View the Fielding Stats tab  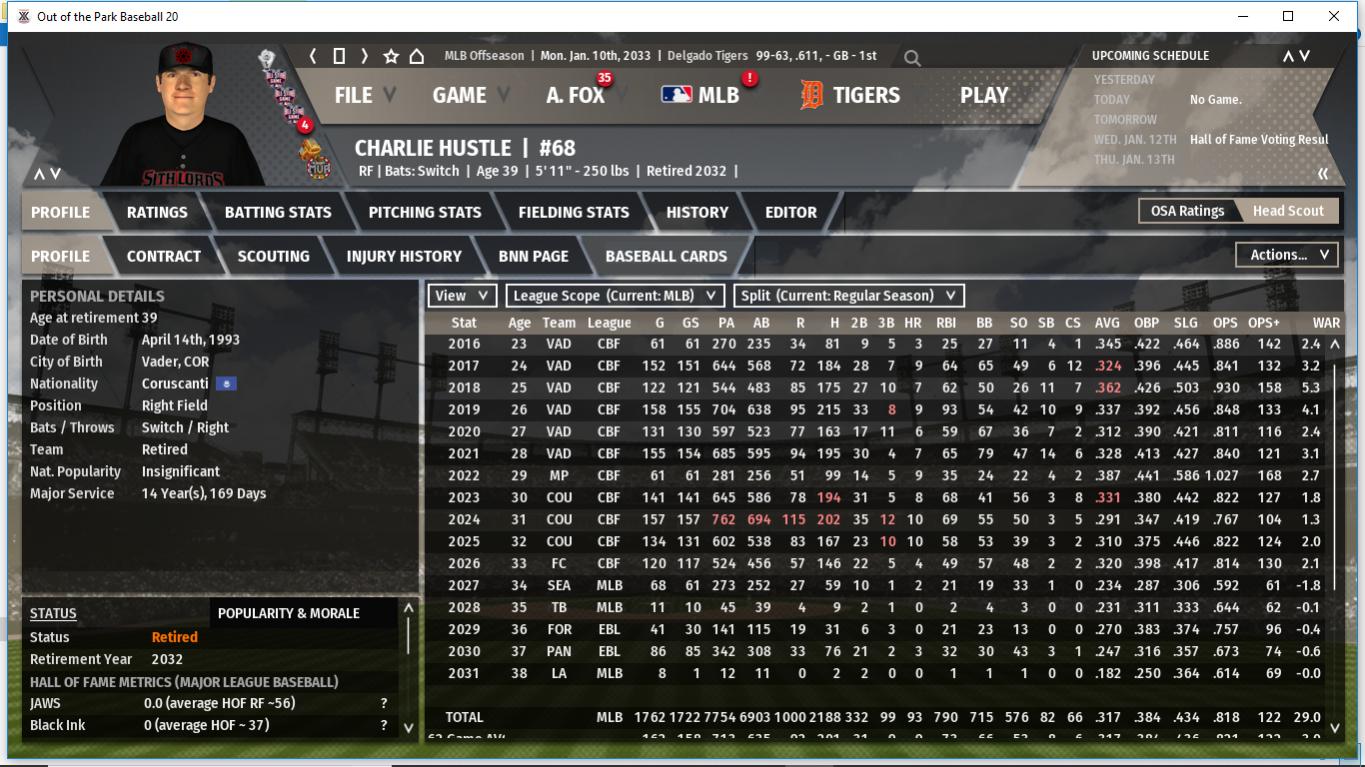tap(573, 212)
